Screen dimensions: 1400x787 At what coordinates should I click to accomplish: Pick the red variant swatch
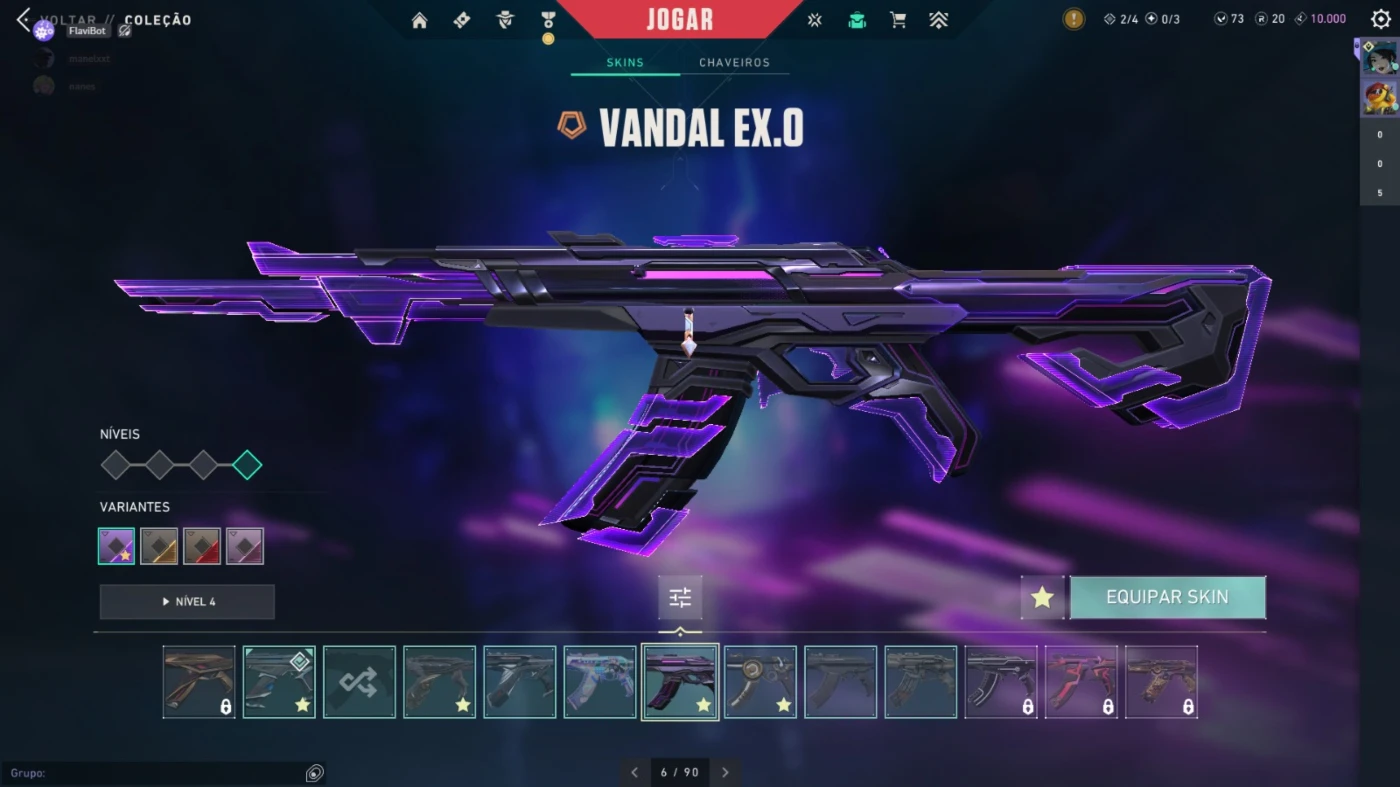point(202,546)
